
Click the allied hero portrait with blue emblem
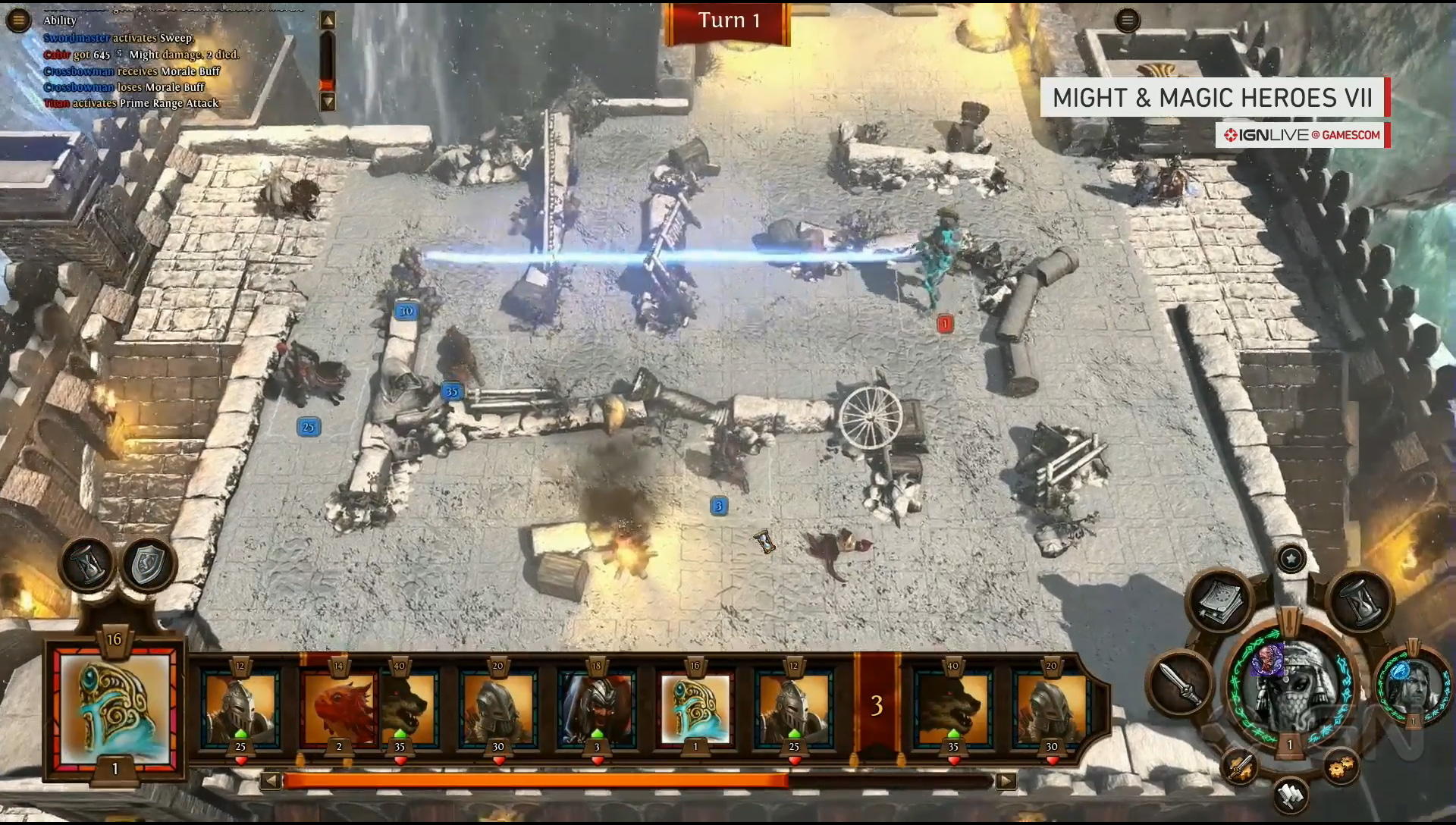pos(1411,685)
